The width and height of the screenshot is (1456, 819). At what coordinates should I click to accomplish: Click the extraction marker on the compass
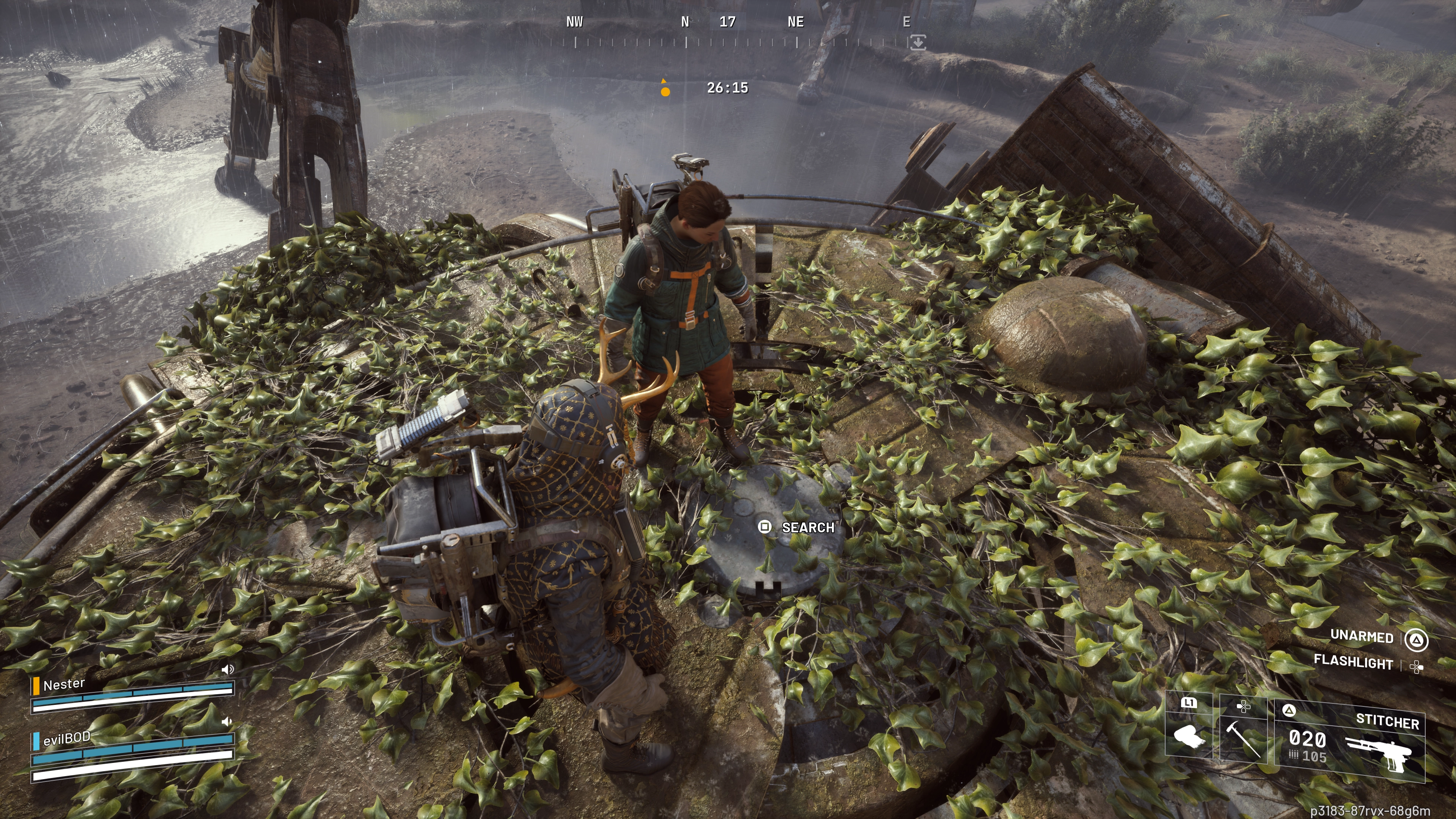(x=918, y=42)
